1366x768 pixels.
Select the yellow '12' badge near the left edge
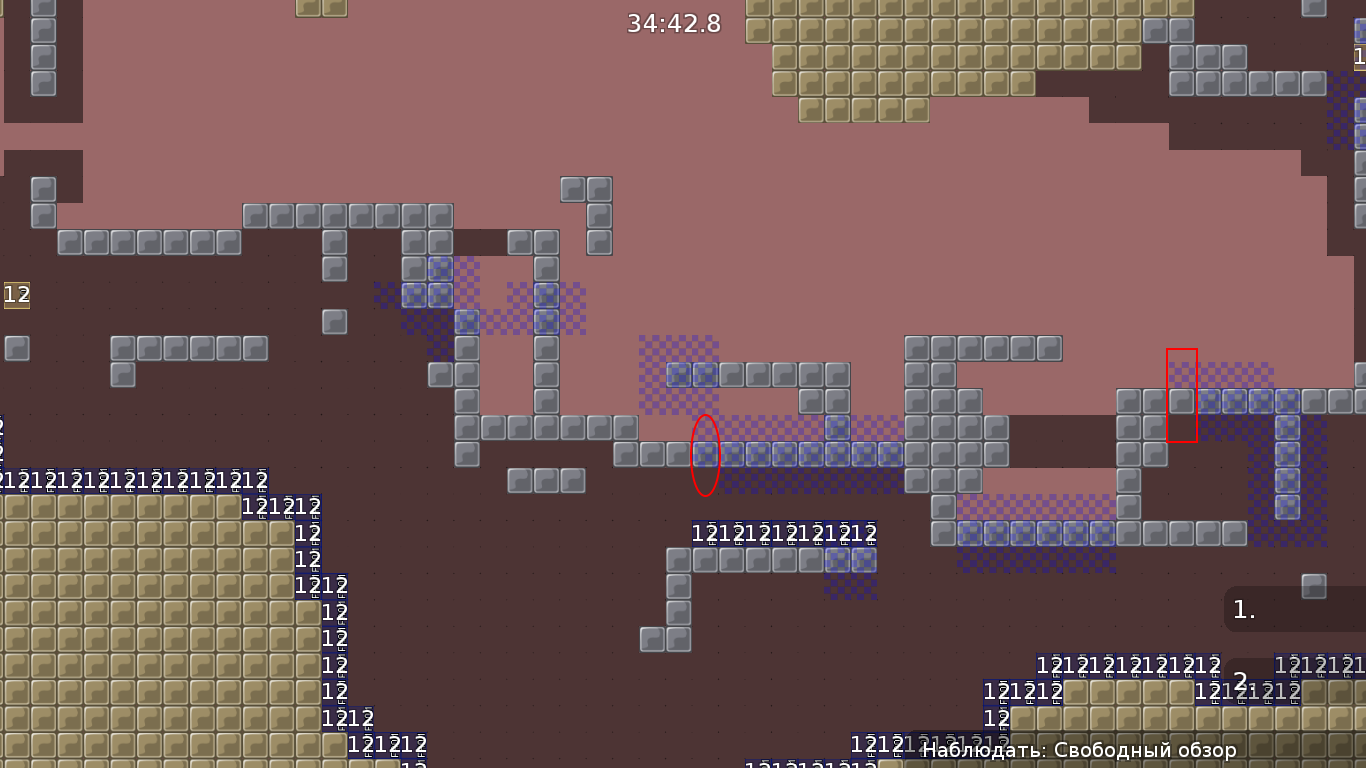coord(15,295)
